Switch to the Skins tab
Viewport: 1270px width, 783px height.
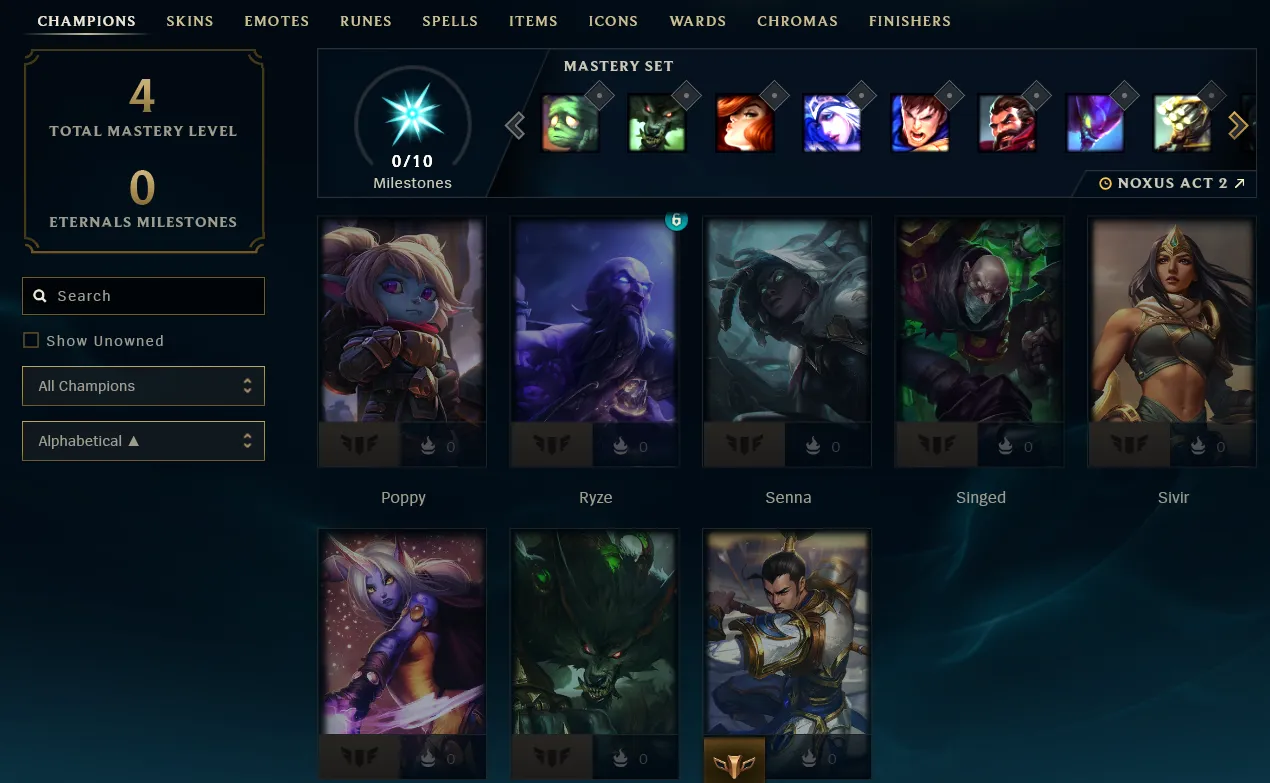pos(190,21)
